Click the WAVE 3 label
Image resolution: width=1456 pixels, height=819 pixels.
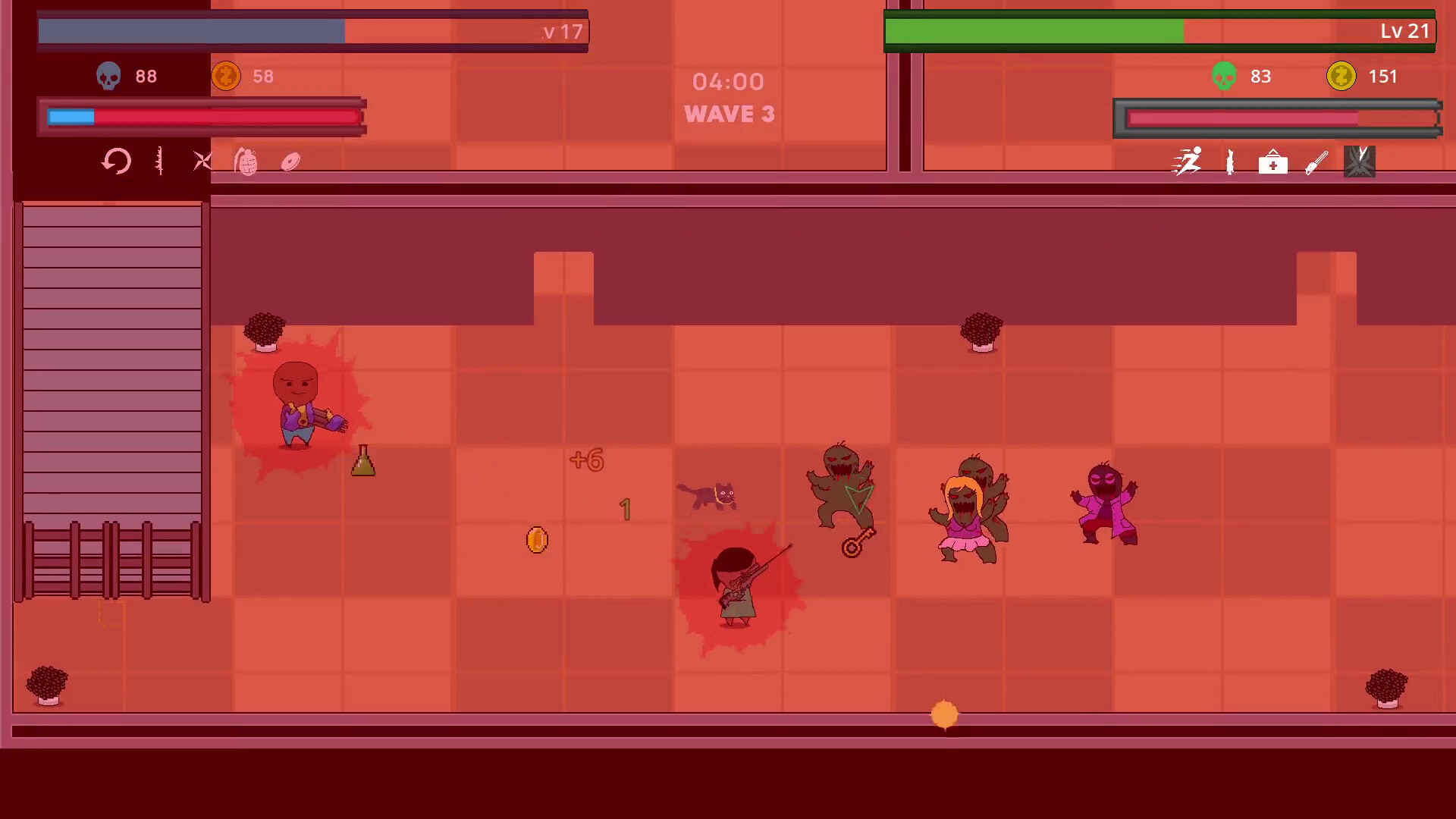click(x=730, y=114)
